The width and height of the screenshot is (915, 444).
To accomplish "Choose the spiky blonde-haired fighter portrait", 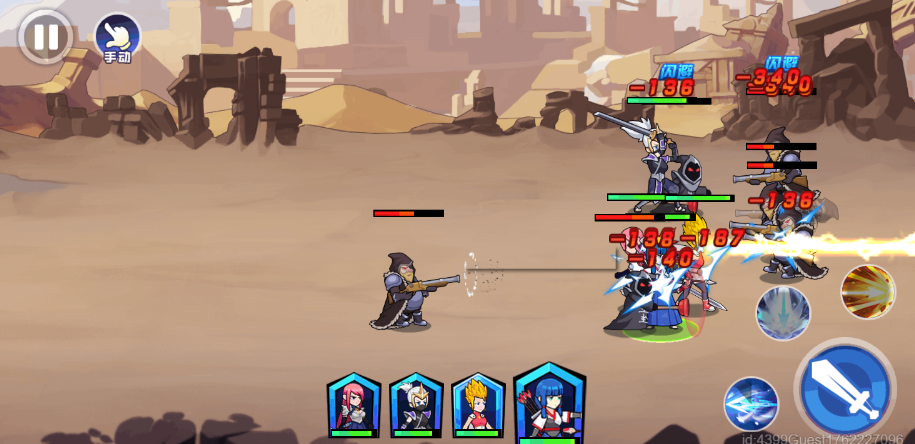I will coord(478,404).
